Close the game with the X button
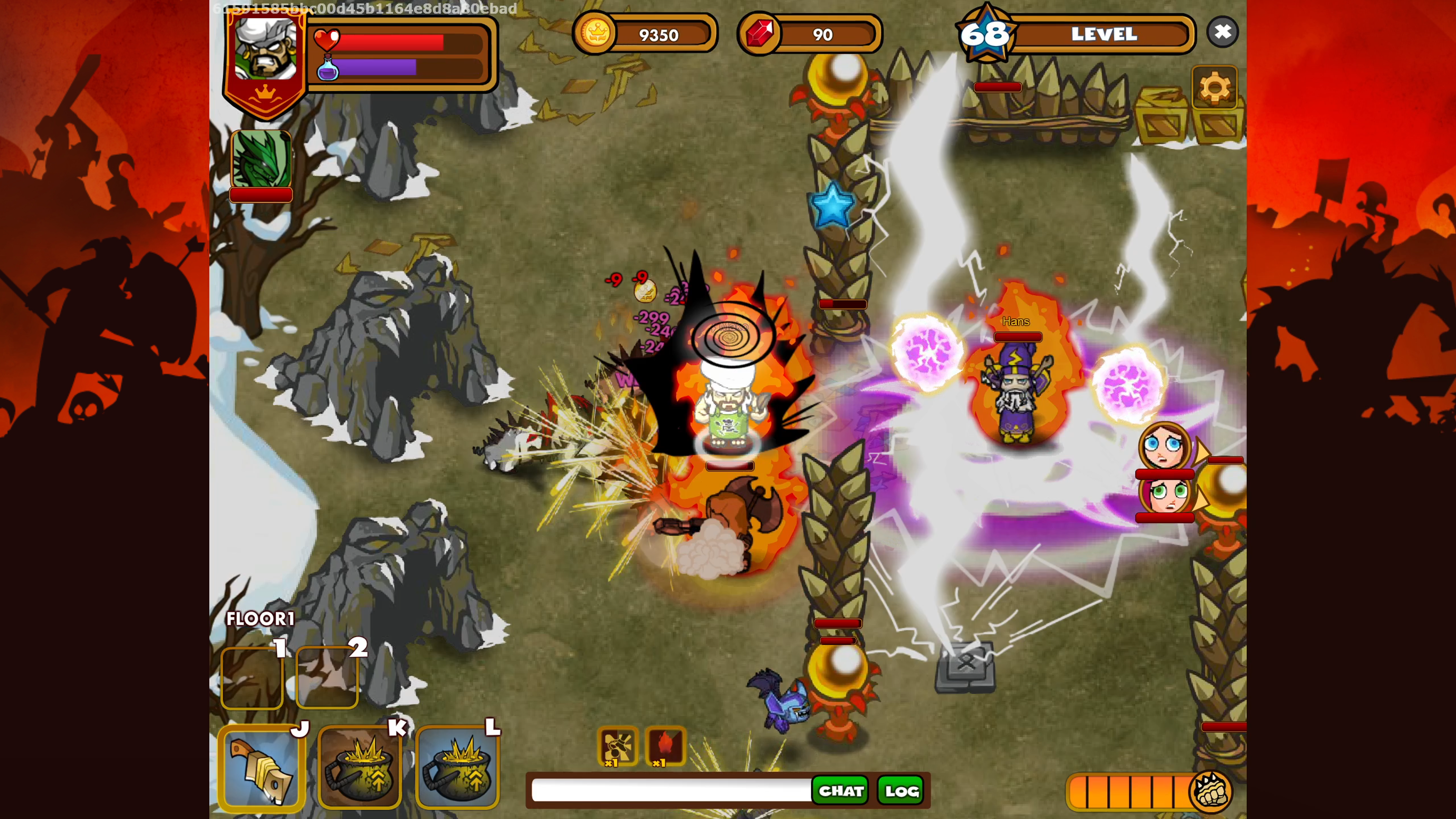The width and height of the screenshot is (1456, 819). (x=1222, y=32)
